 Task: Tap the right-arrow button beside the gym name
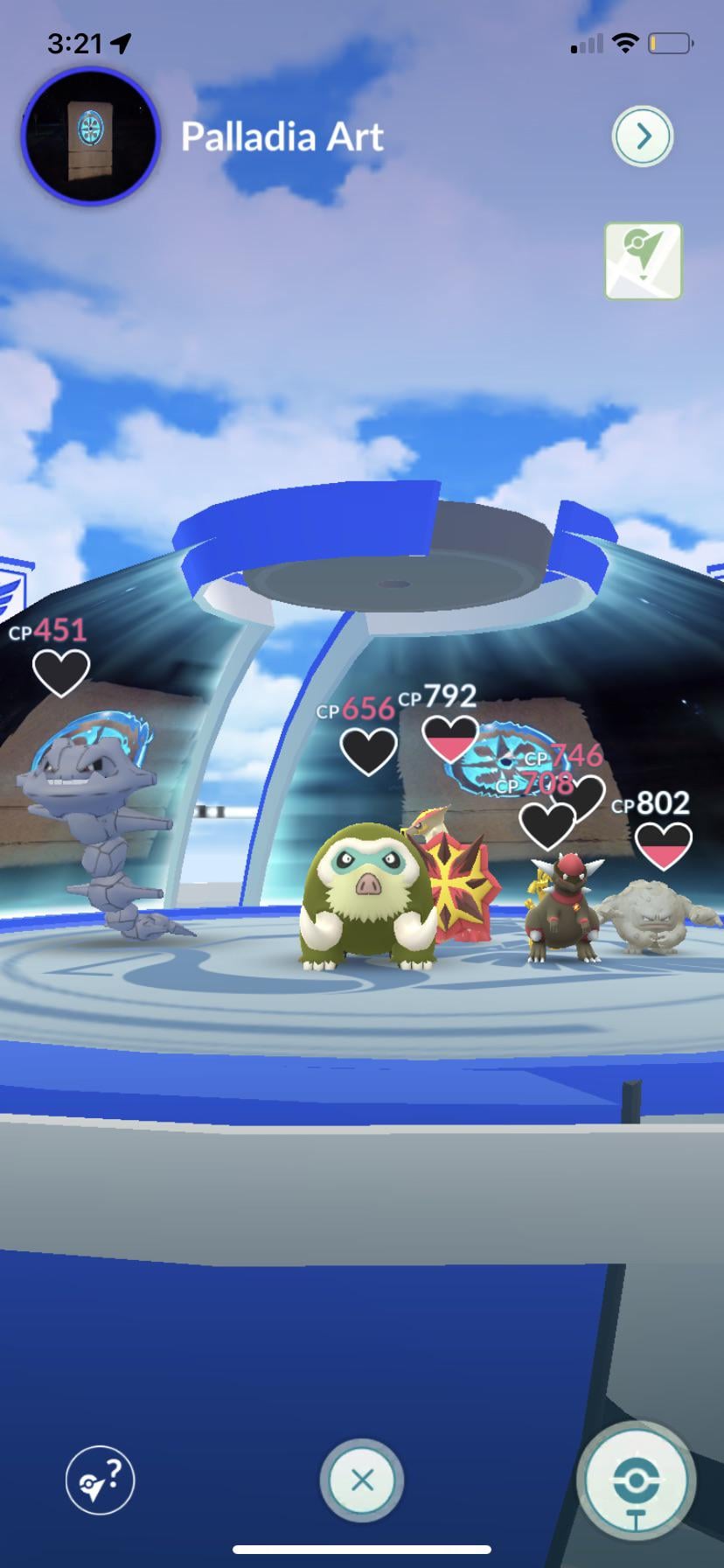[x=643, y=136]
